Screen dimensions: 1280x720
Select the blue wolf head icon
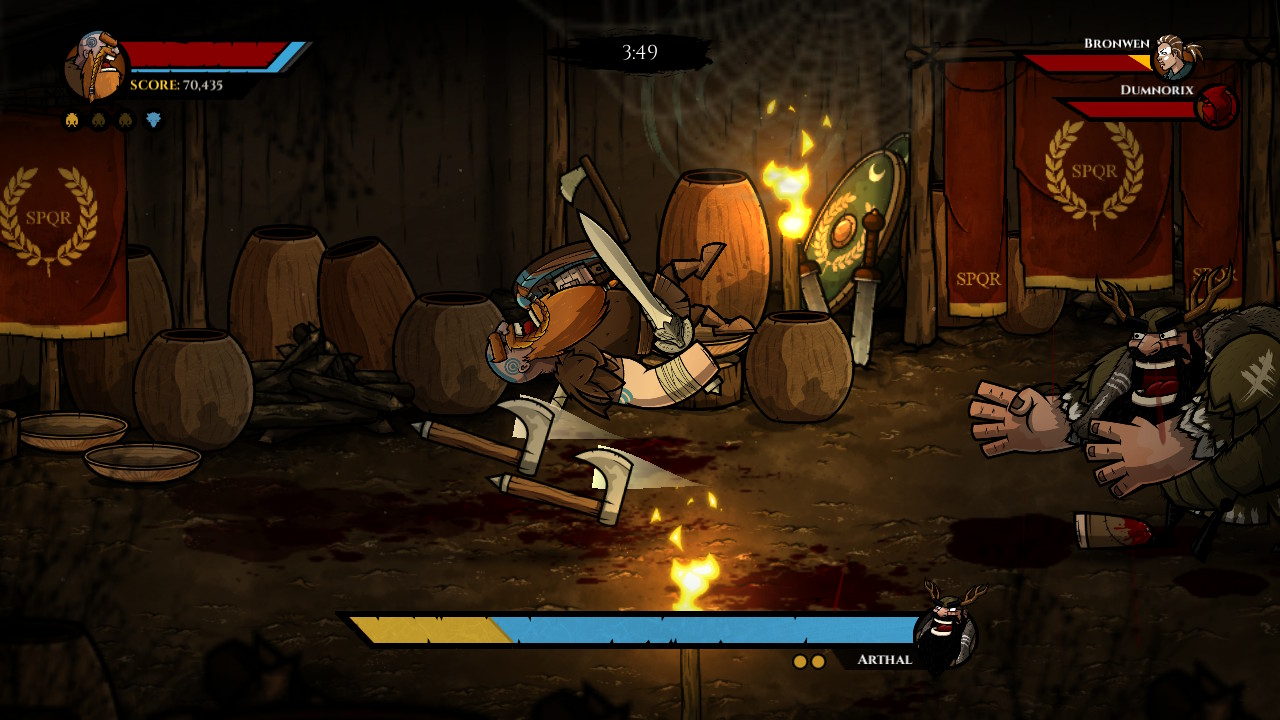click(153, 121)
